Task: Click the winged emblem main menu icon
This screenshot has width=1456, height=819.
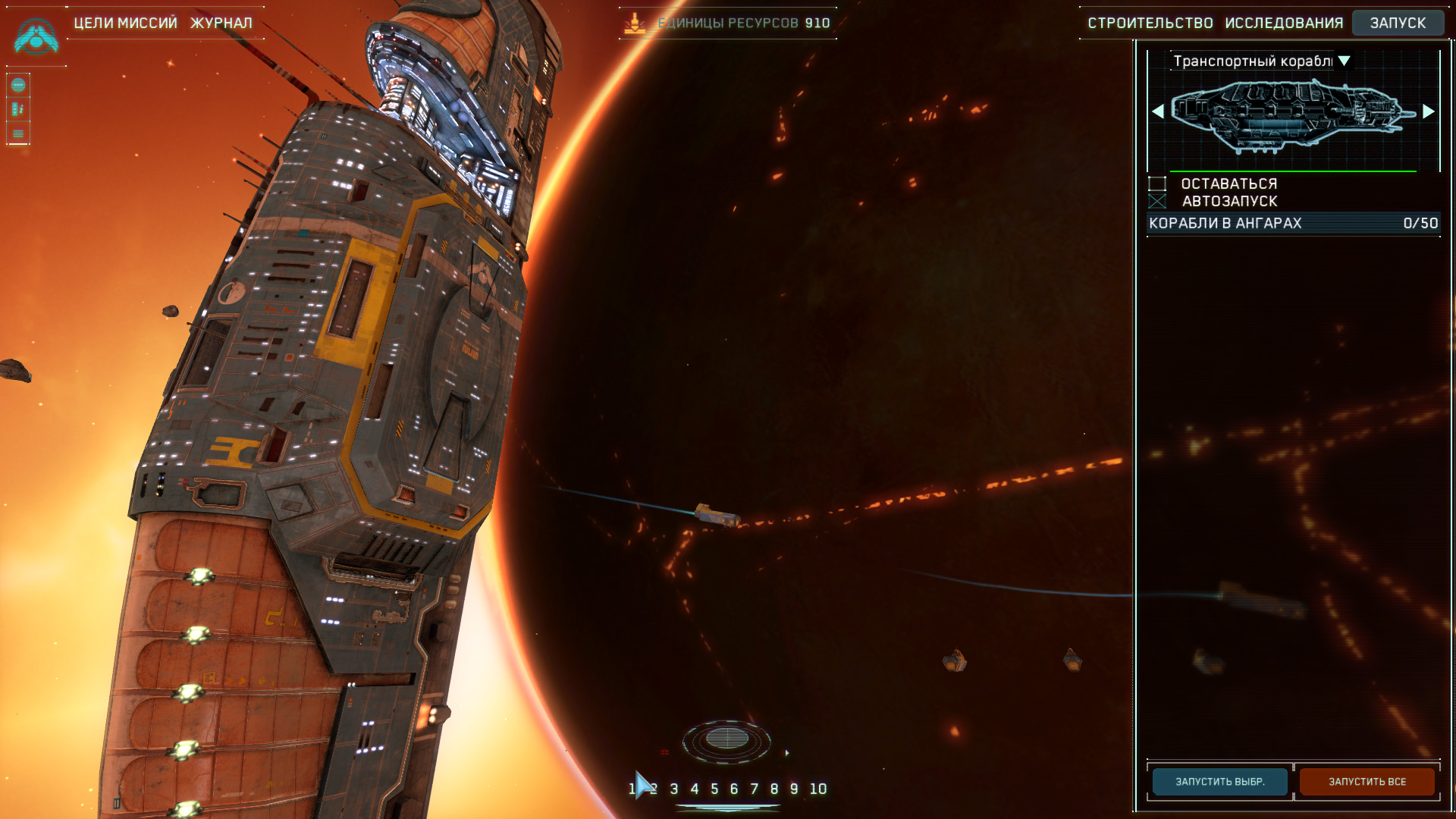Action: point(36,37)
